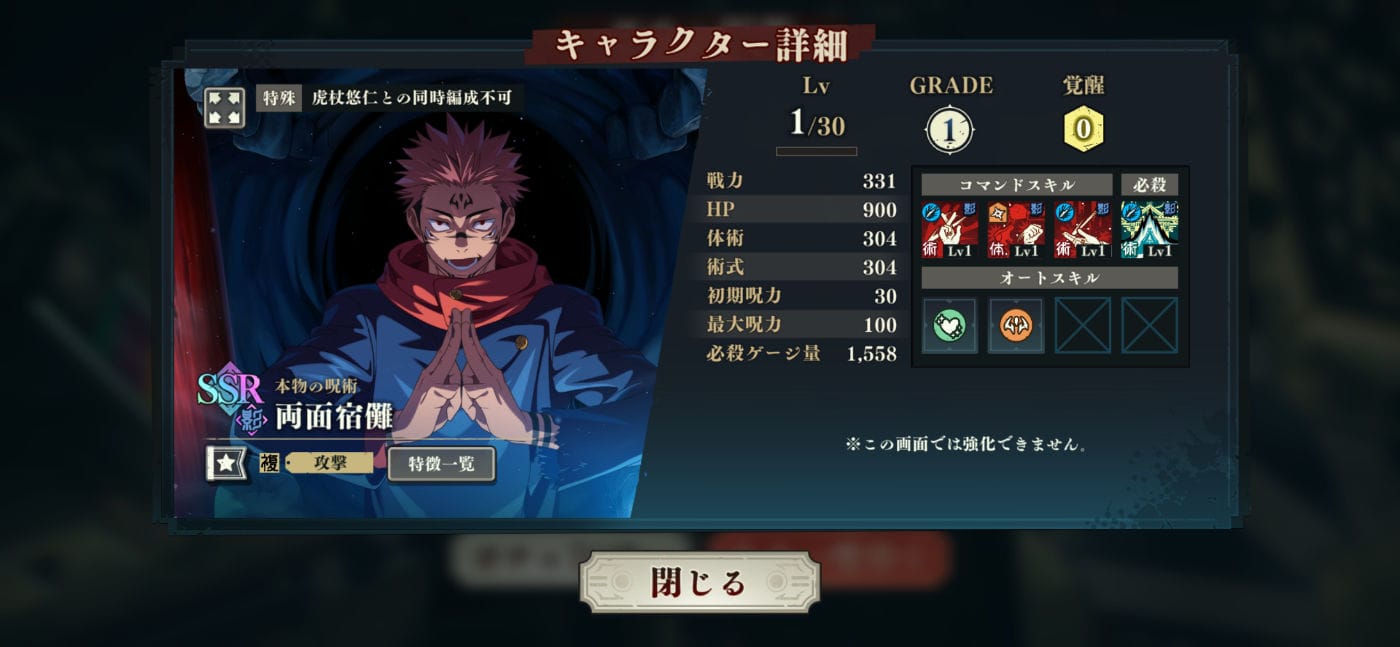Select the clenched fist 体術 command skill
Image resolution: width=1400 pixels, height=647 pixels.
(1015, 229)
